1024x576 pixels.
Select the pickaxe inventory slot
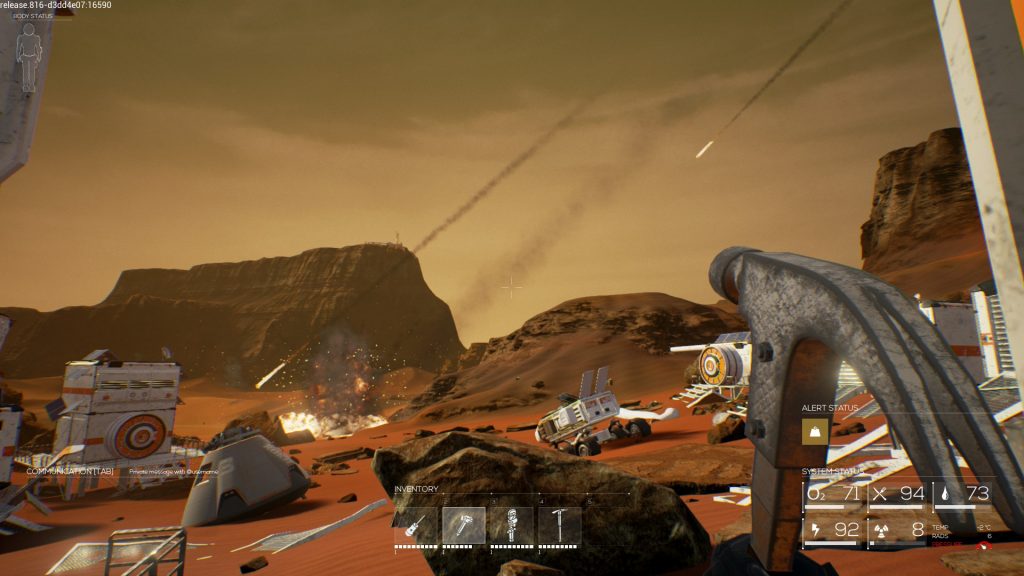560,525
